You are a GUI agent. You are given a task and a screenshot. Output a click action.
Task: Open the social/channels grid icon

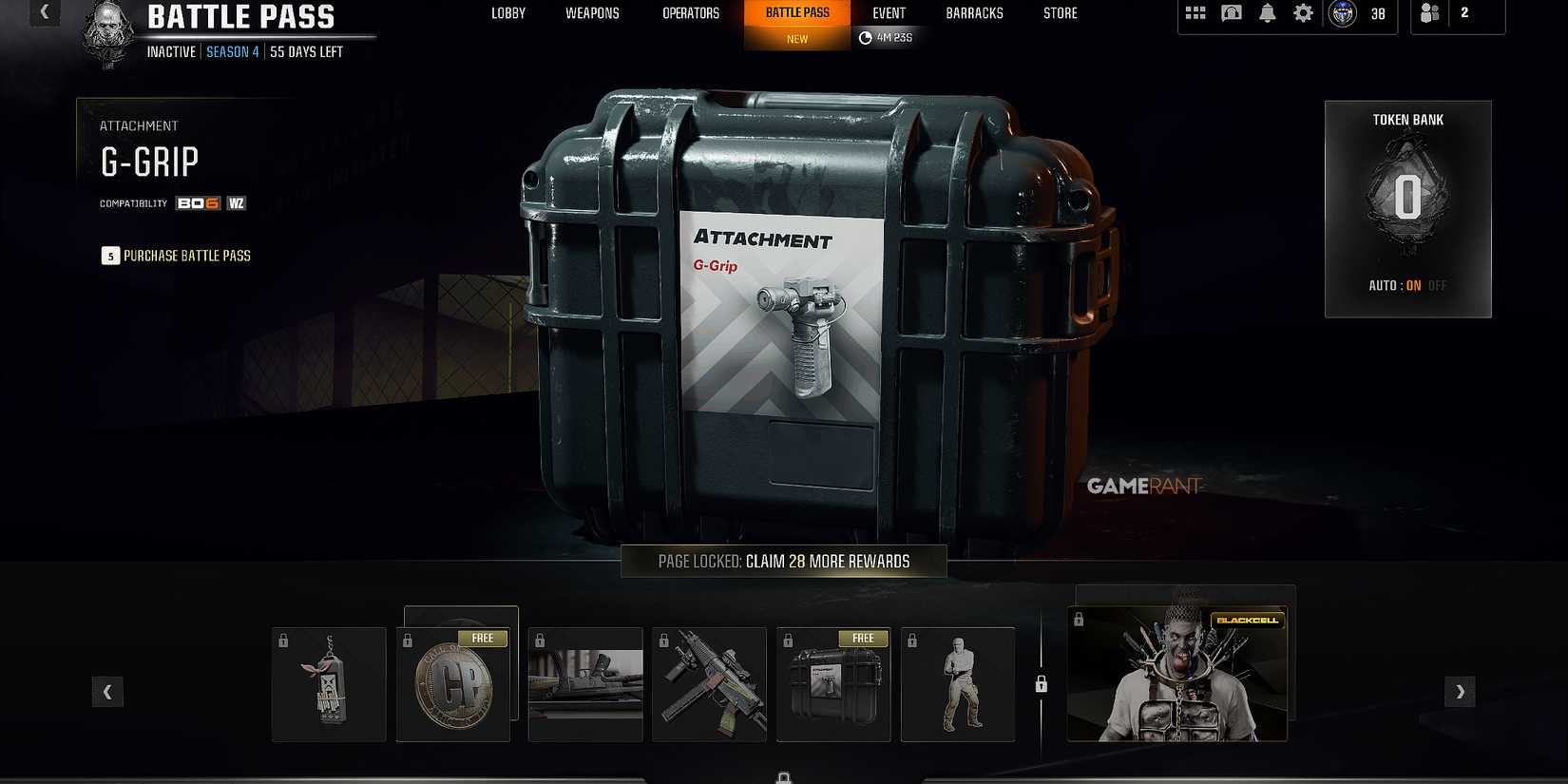point(1195,13)
